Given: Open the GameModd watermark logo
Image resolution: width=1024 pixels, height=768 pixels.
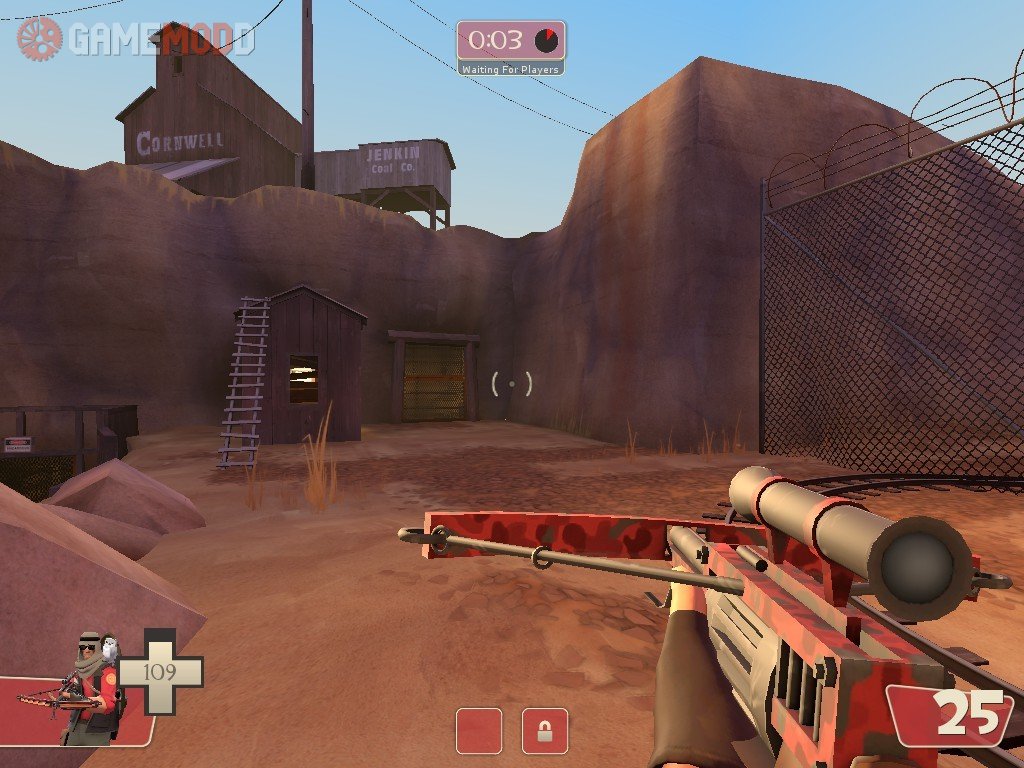Looking at the screenshot, I should pos(136,39).
